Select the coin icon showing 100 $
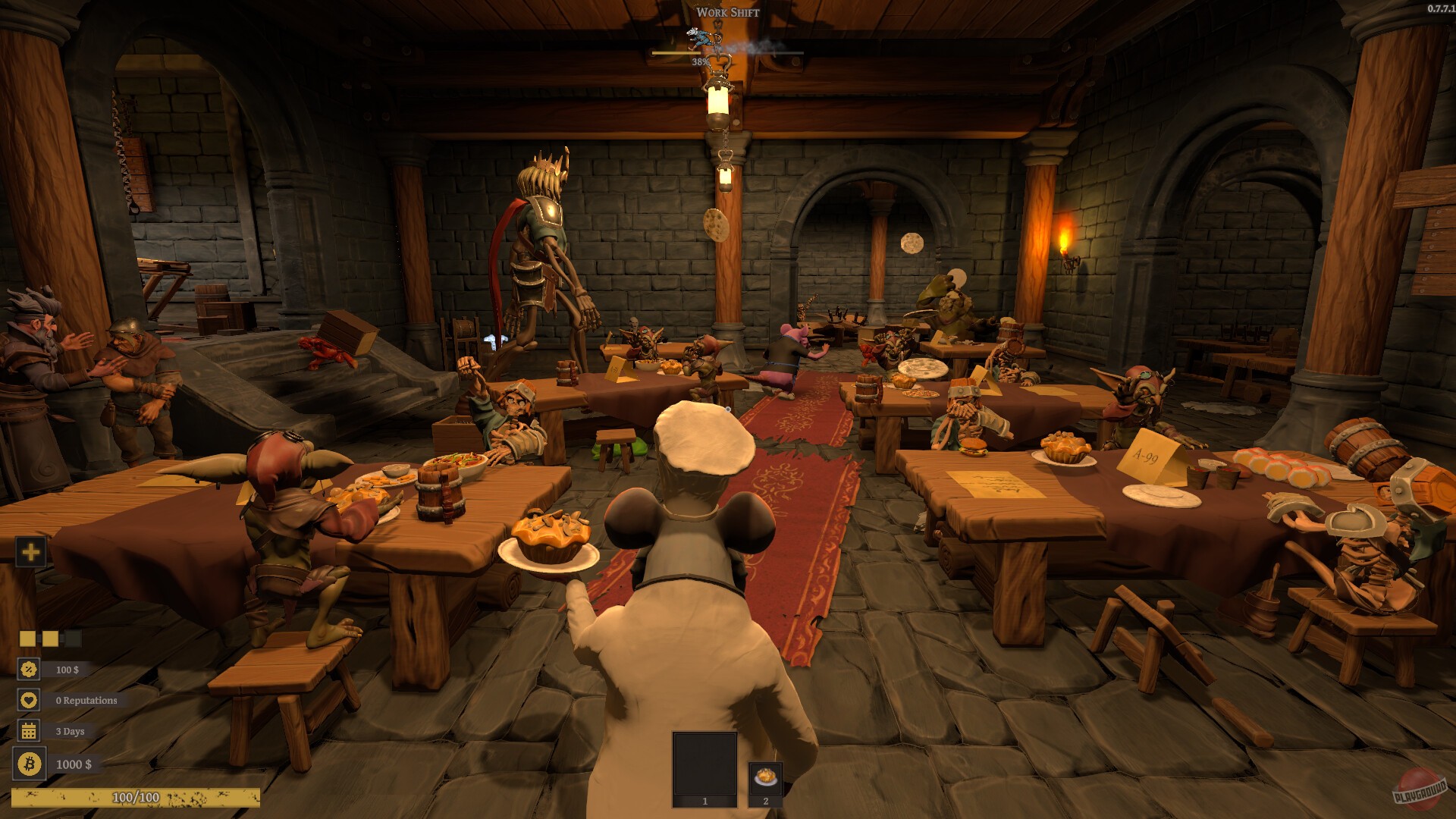 27,670
